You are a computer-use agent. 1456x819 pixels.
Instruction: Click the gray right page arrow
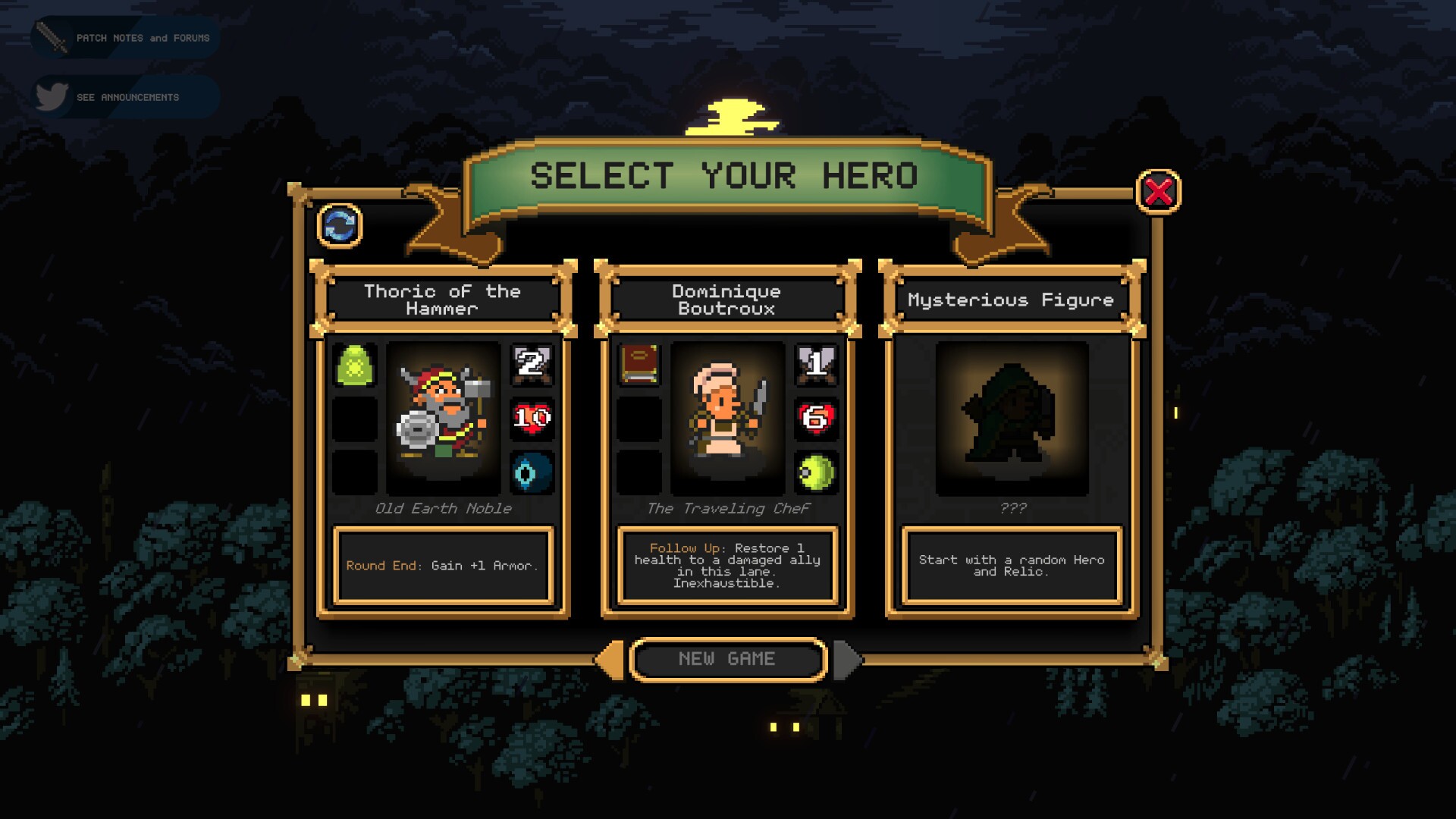click(x=846, y=659)
